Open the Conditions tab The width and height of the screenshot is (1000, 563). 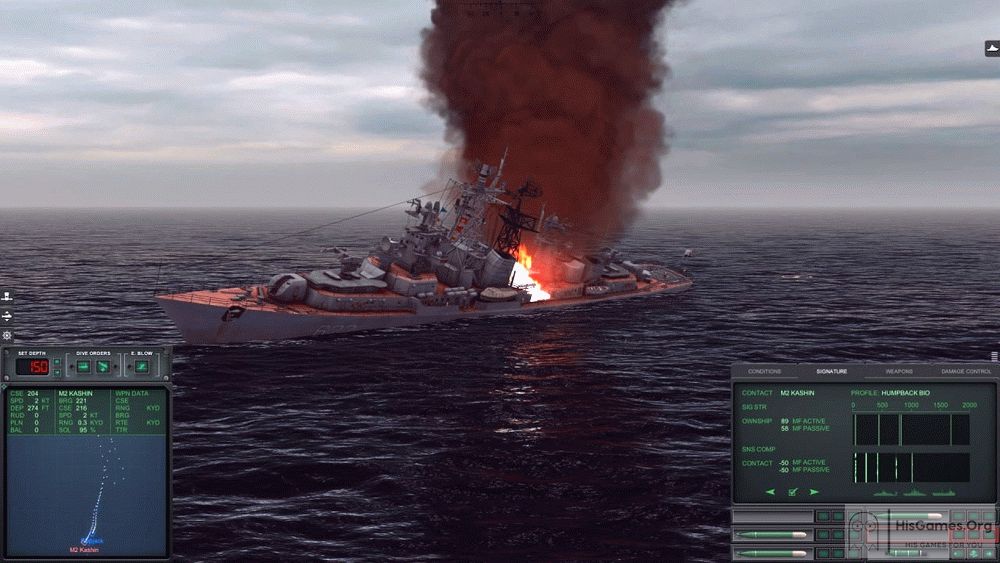tap(765, 371)
